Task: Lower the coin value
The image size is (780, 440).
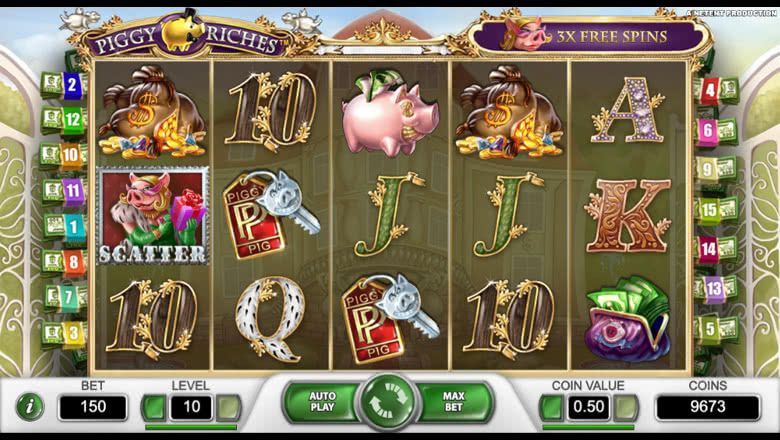Action: (550, 407)
